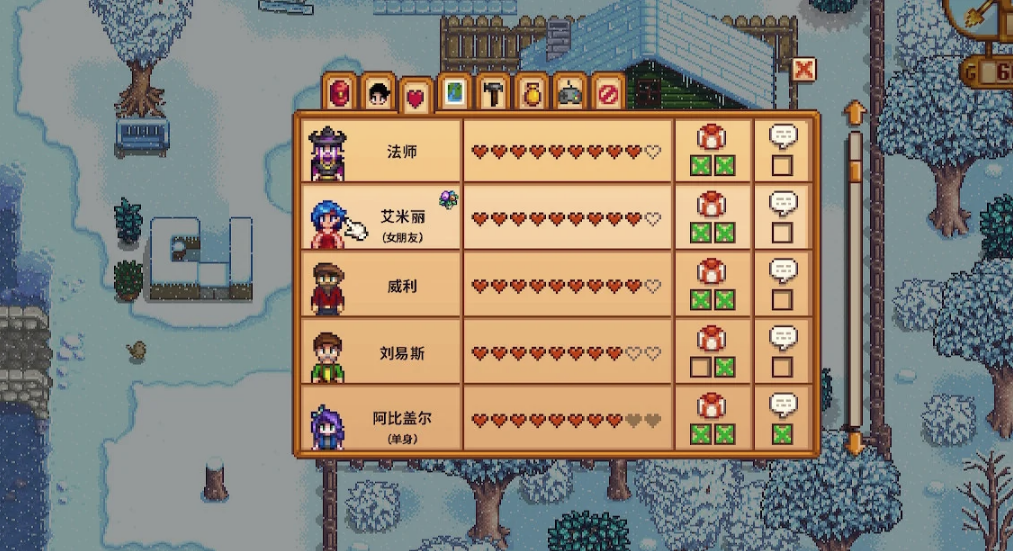
Task: Open the inventory backpack tab
Action: (x=341, y=93)
